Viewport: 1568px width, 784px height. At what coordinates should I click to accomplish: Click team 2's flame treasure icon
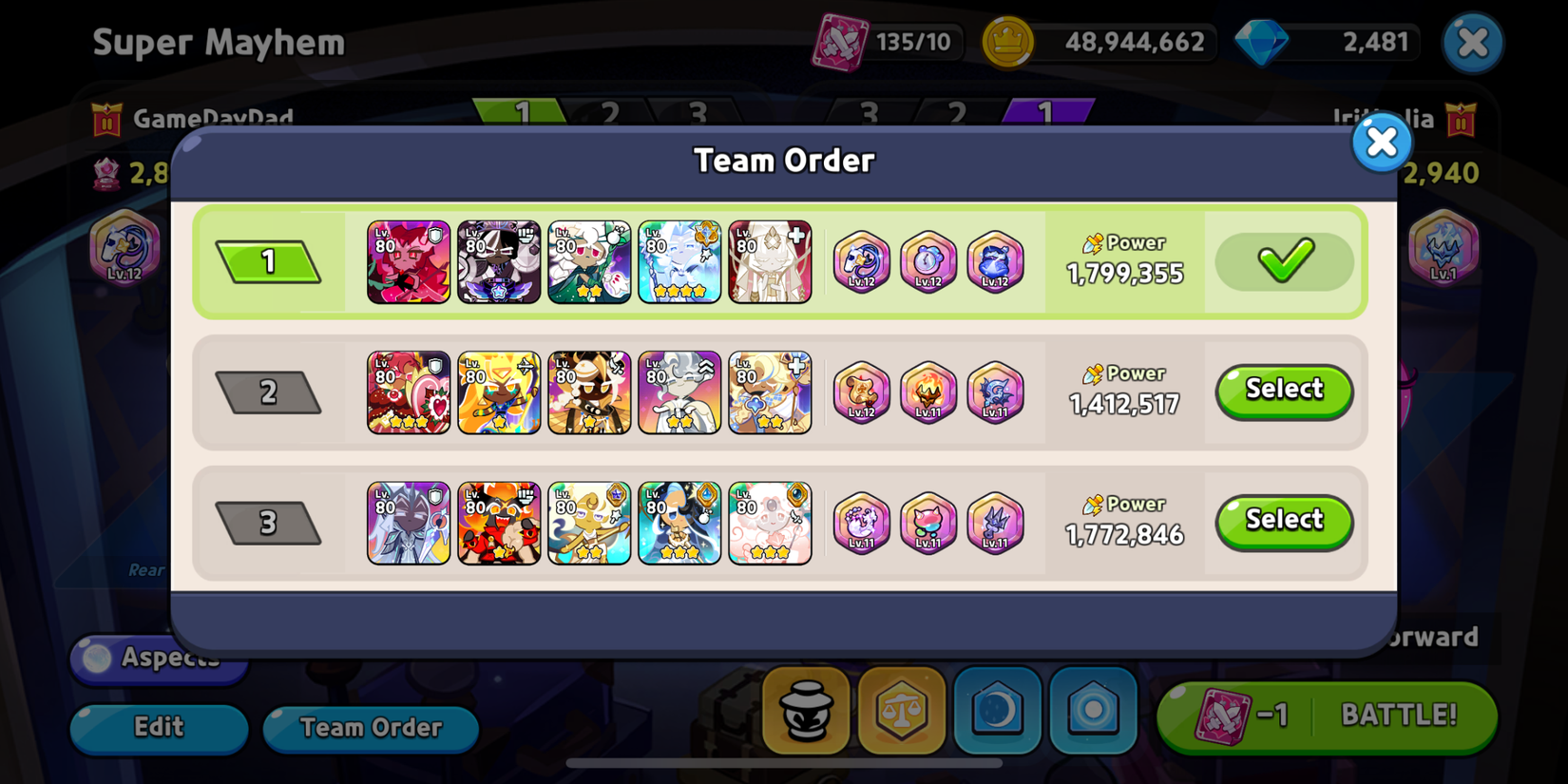coord(928,392)
